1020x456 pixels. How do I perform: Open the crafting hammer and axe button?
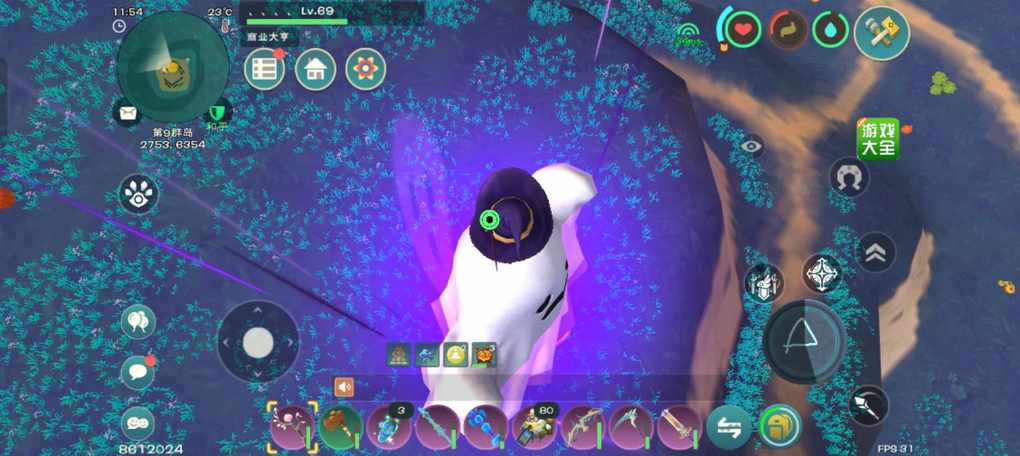(x=881, y=34)
